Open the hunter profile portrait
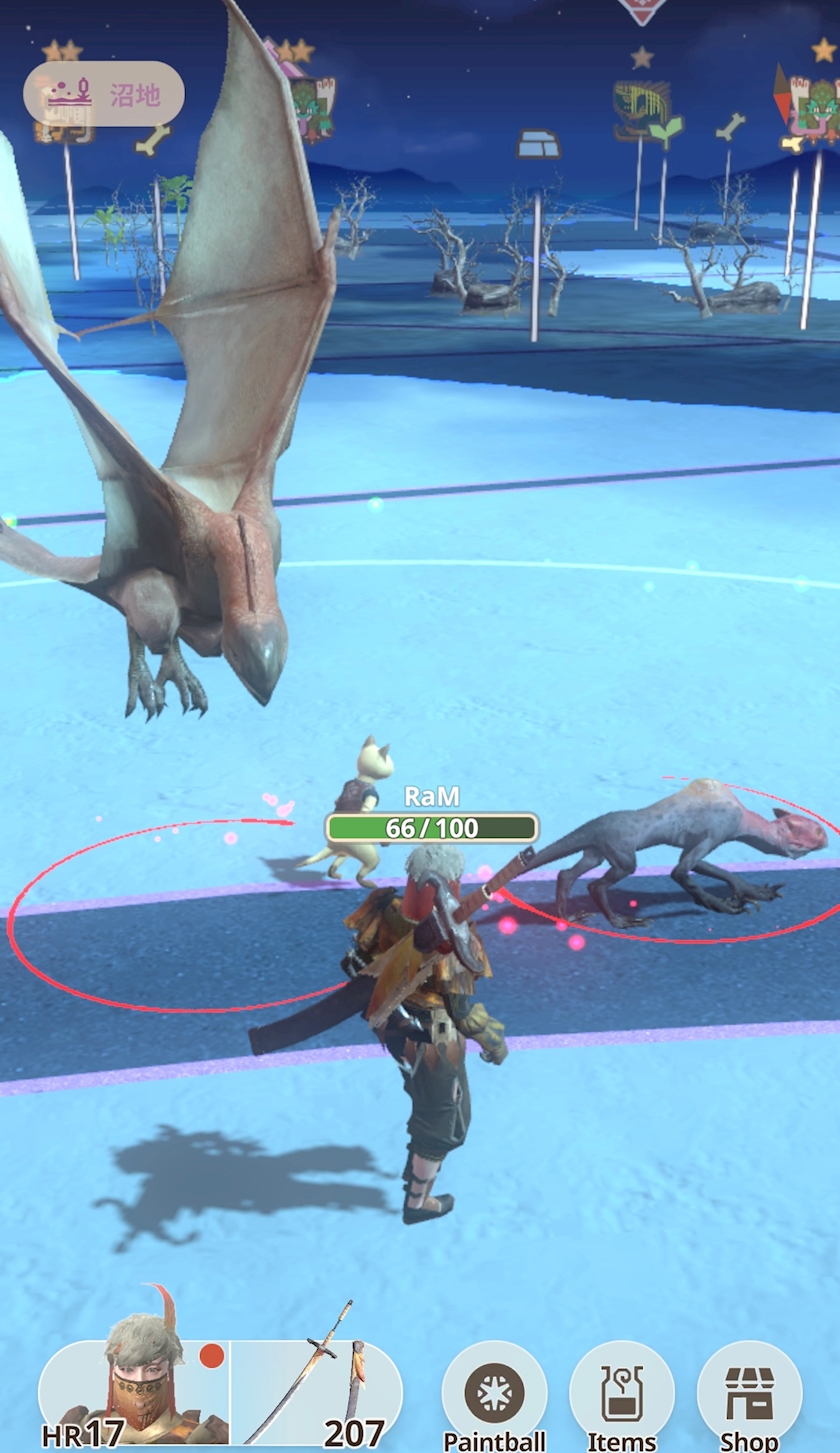 click(135, 1392)
